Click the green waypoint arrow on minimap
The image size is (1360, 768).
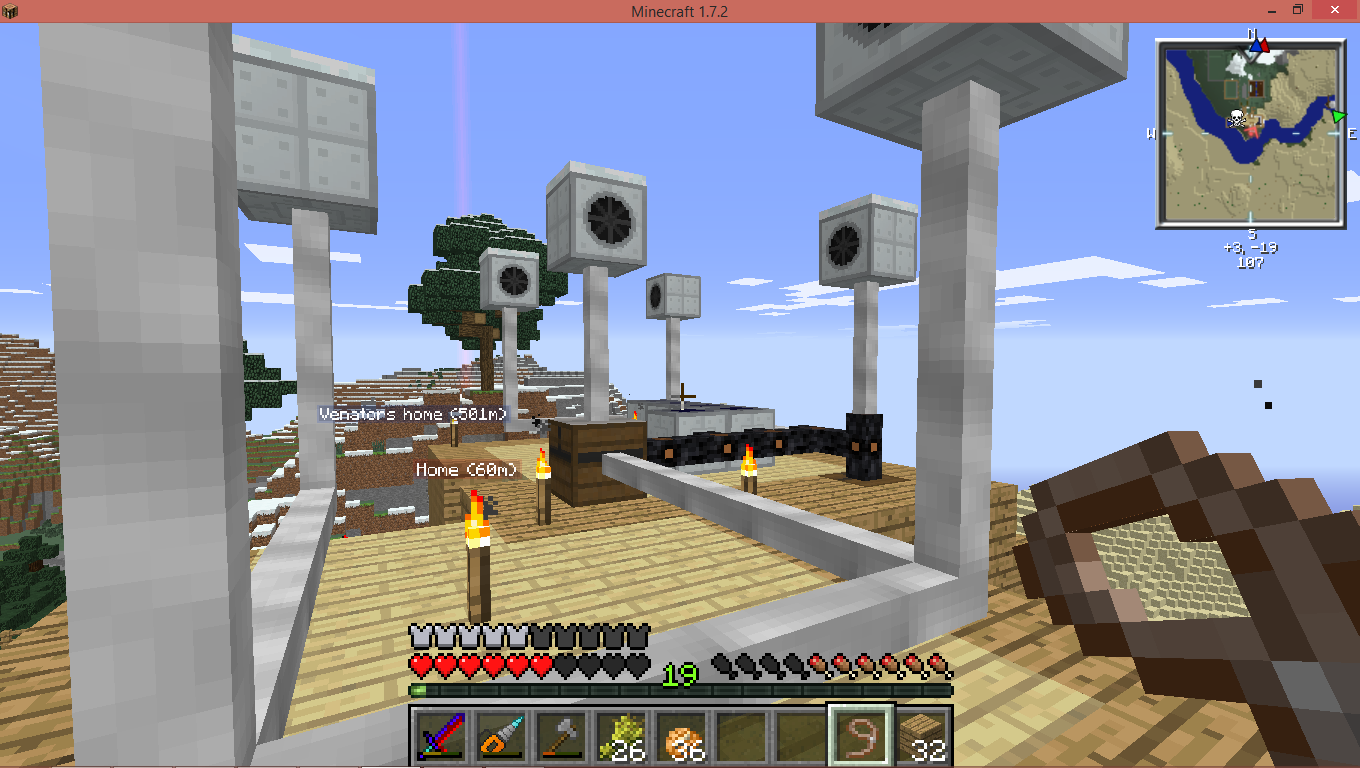click(1338, 117)
